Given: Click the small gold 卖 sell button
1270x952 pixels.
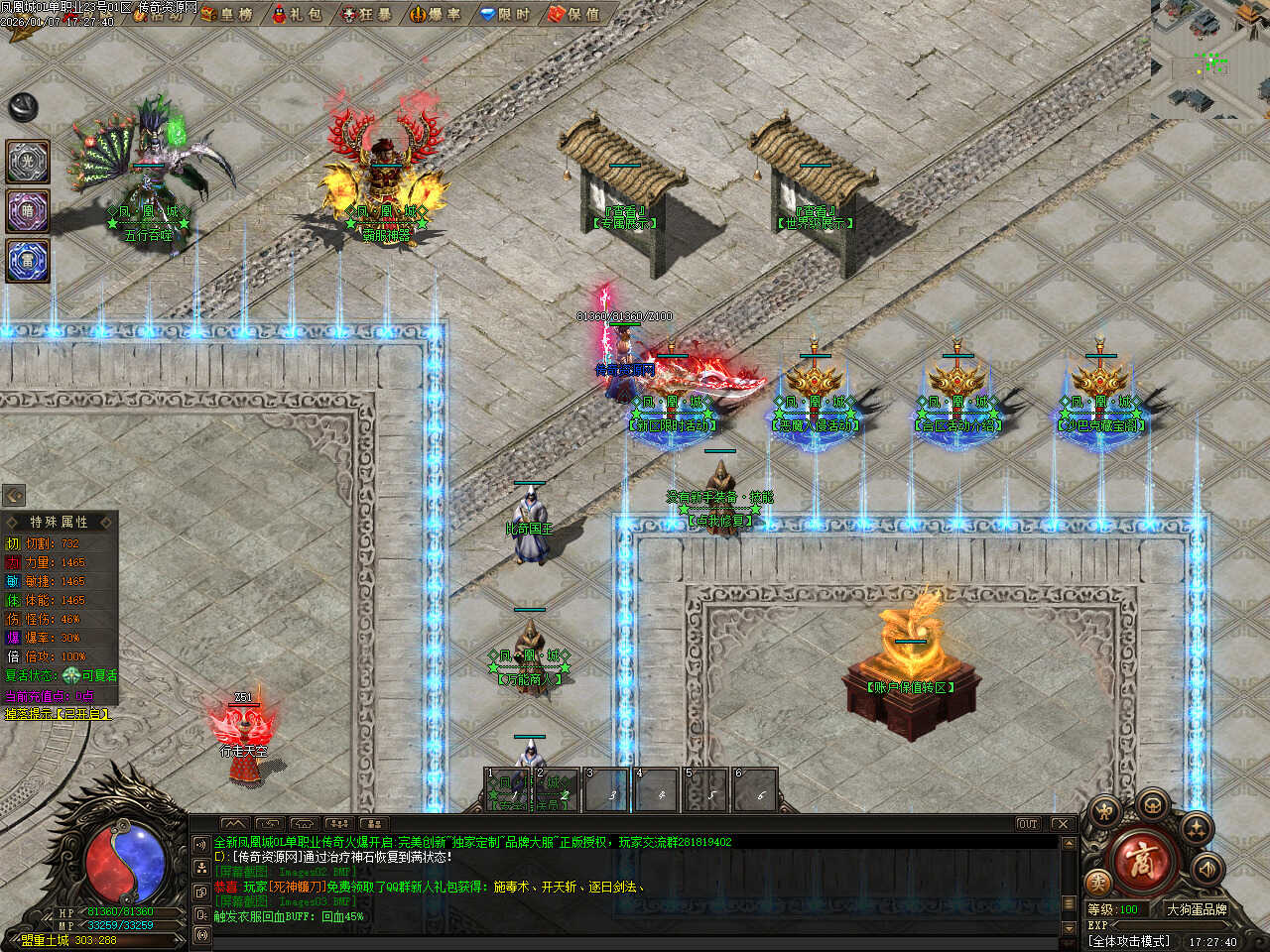Looking at the screenshot, I should pos(1097,882).
